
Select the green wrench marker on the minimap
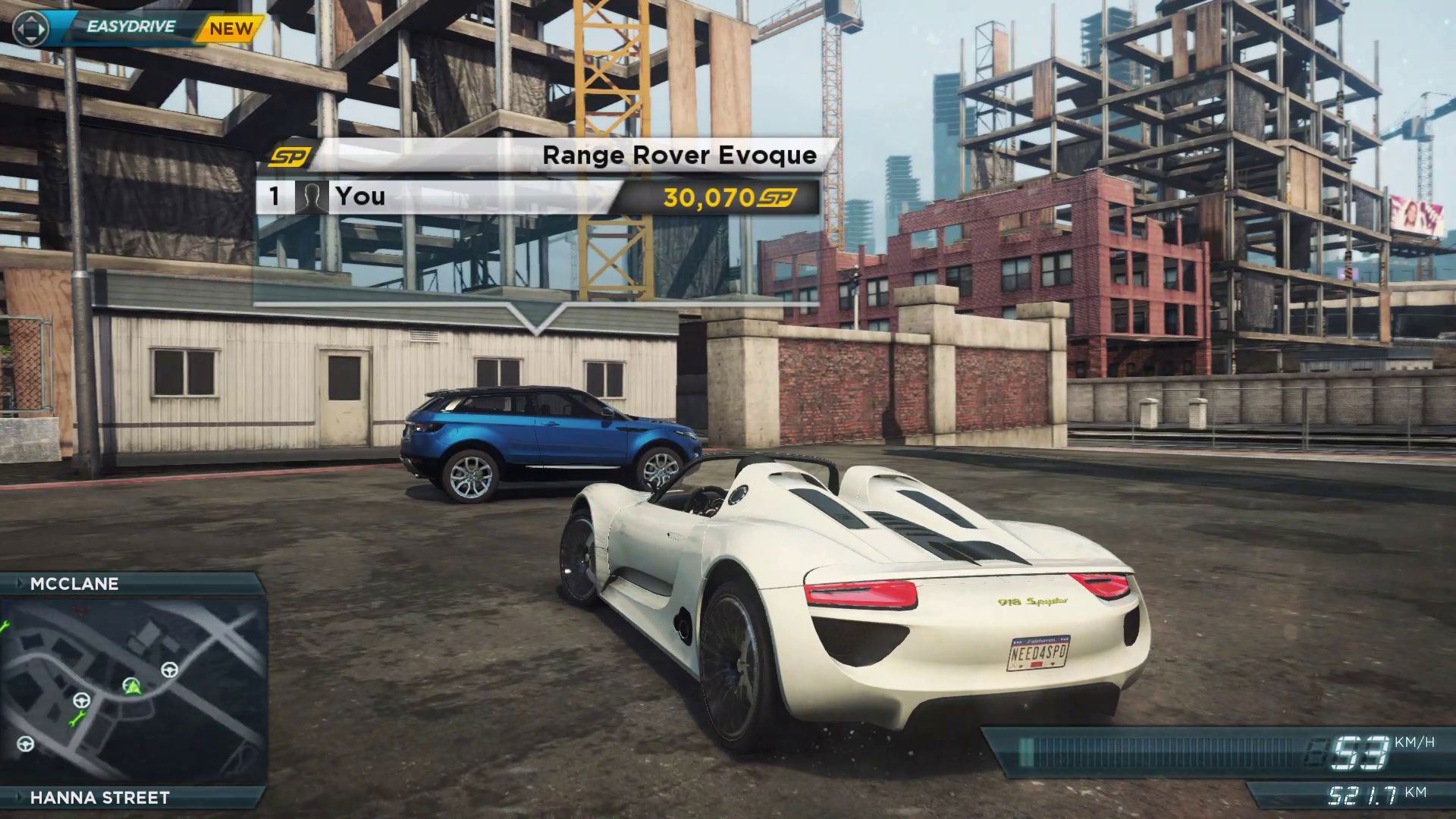pos(77,718)
